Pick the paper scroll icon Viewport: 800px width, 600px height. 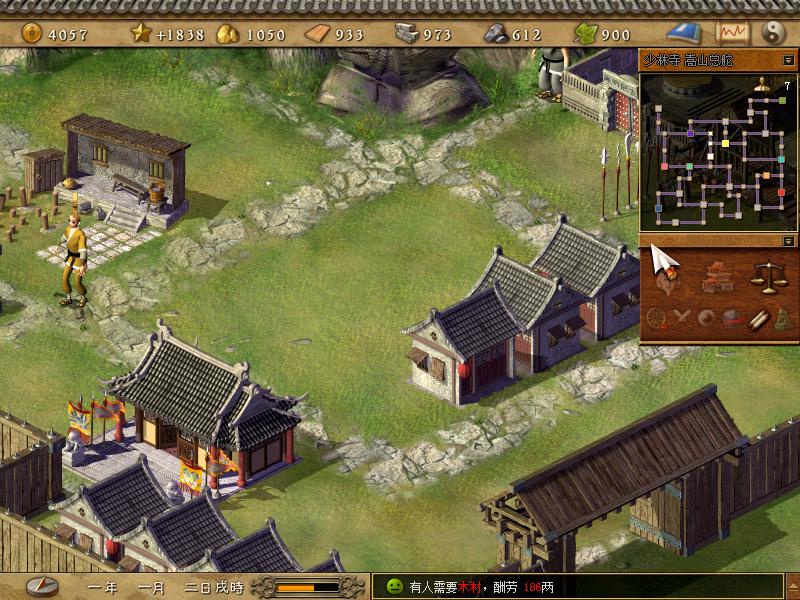point(757,319)
